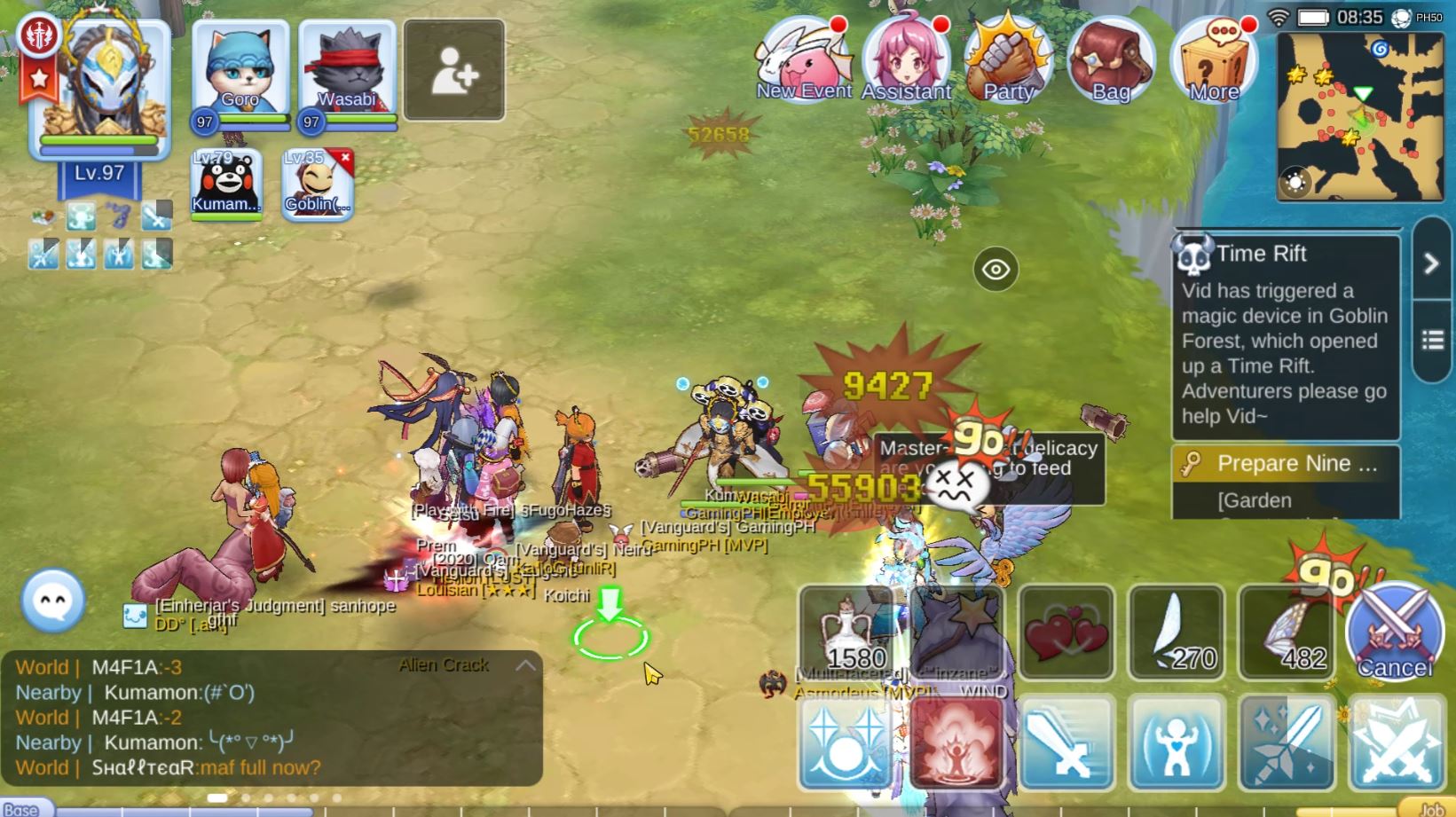Open the Assistant menu

tap(905, 55)
